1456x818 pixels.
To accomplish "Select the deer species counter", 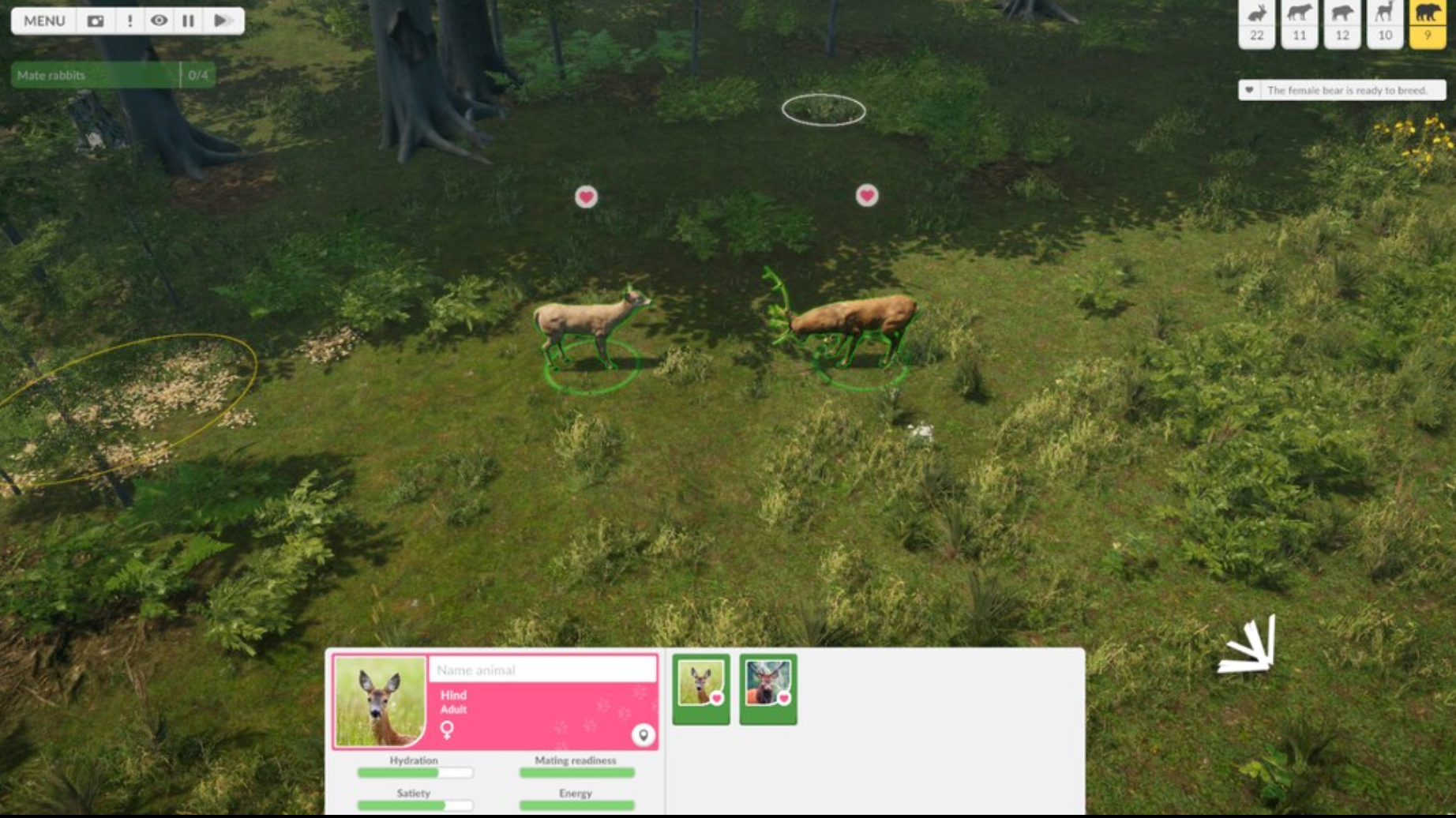I will coord(1385,24).
